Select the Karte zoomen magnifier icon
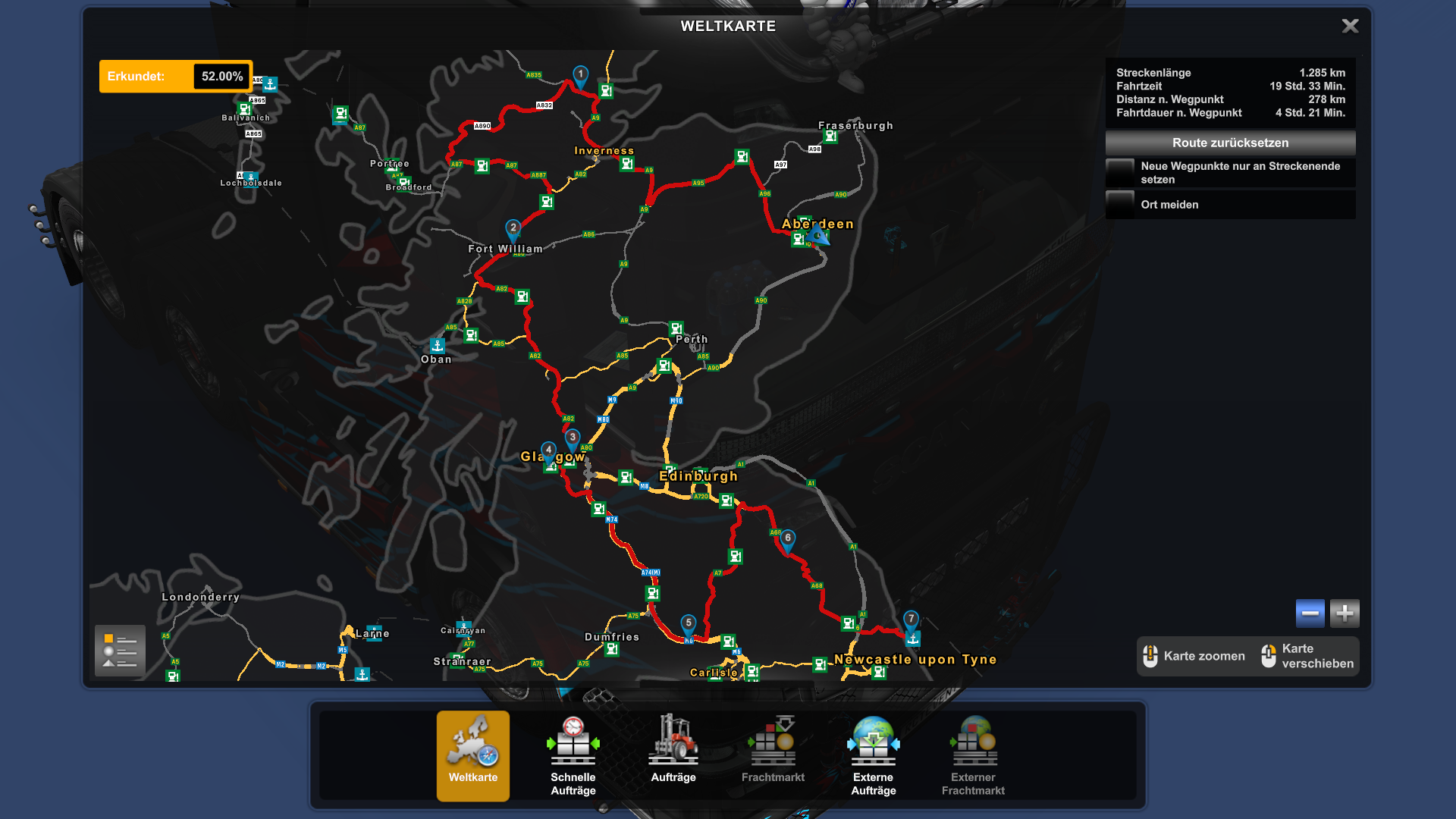The height and width of the screenshot is (819, 1456). pyautogui.click(x=1151, y=655)
